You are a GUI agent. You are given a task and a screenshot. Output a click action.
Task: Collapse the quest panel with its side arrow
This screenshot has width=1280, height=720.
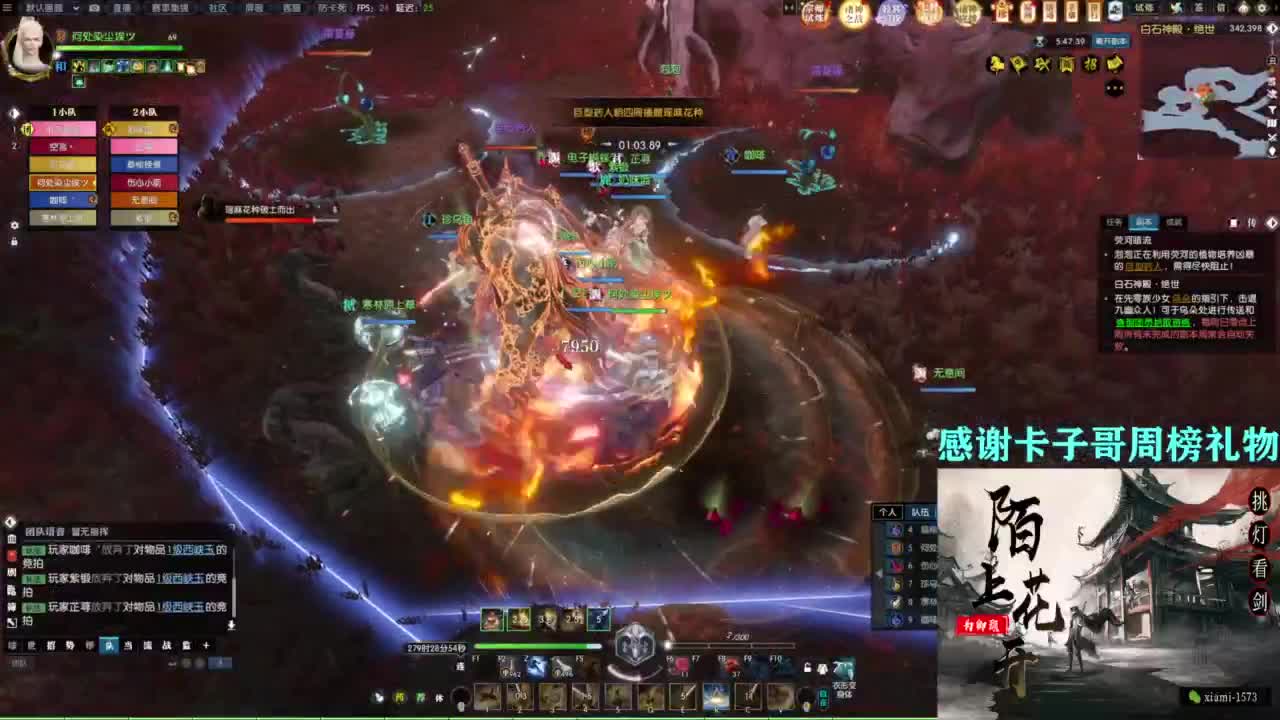click(x=1272, y=223)
